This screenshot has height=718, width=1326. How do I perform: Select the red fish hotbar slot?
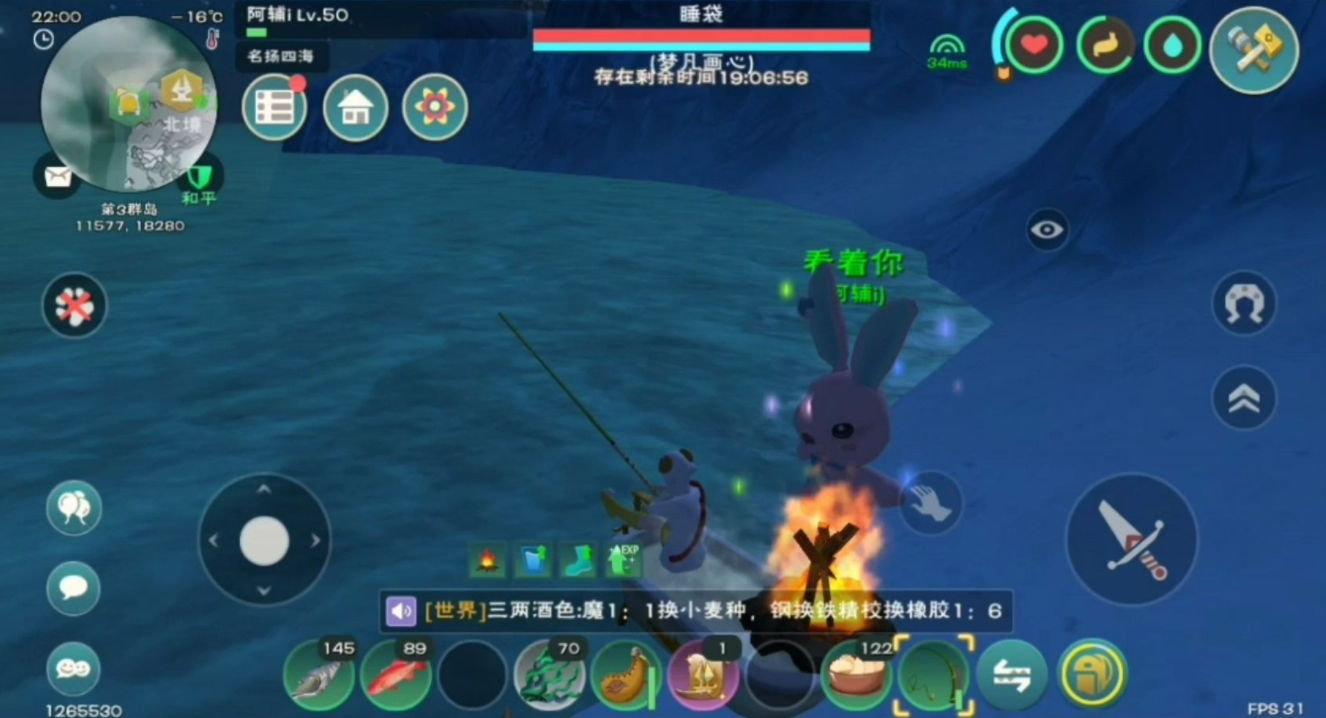(x=396, y=676)
